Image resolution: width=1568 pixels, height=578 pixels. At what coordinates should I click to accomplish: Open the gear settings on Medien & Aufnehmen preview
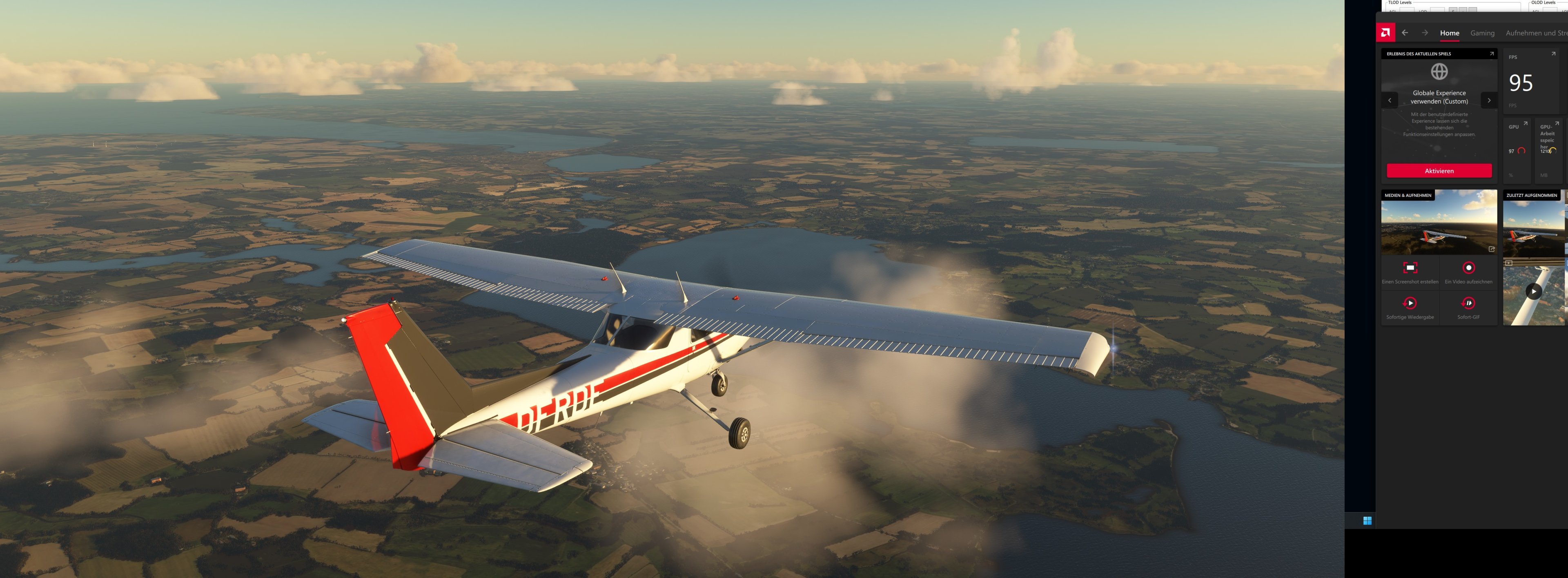(x=1480, y=195)
